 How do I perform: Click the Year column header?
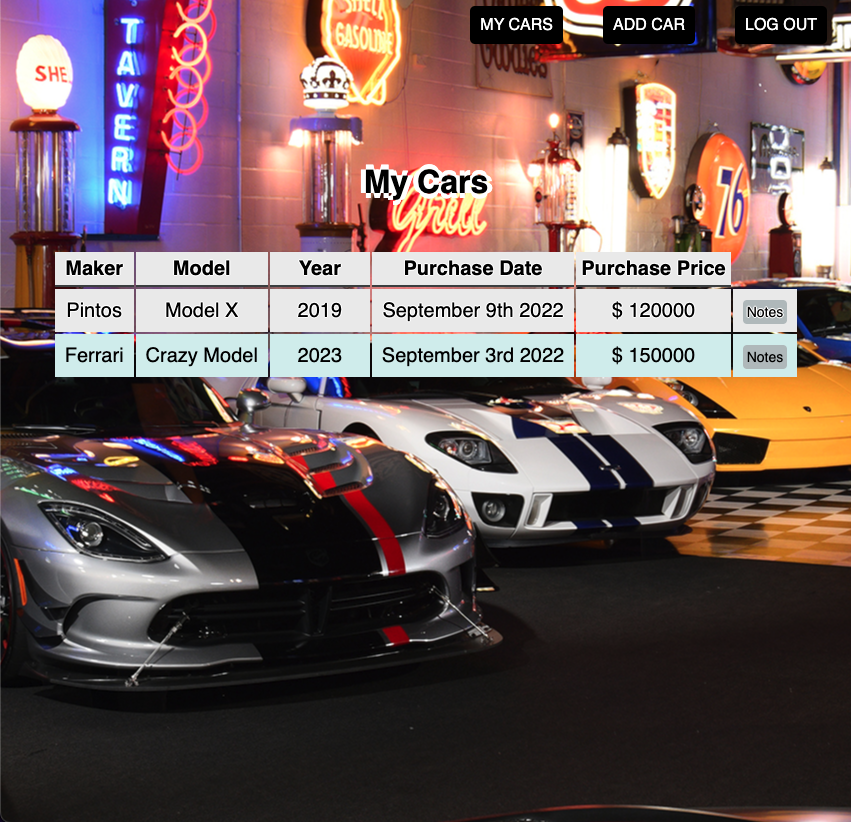point(320,268)
